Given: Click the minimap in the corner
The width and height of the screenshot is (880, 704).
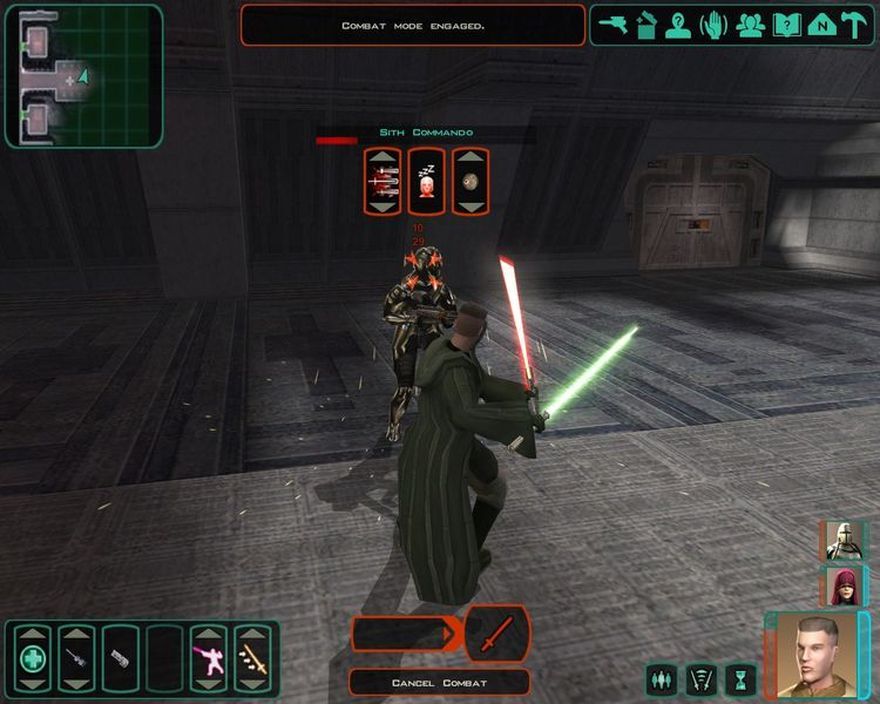Looking at the screenshot, I should [84, 76].
